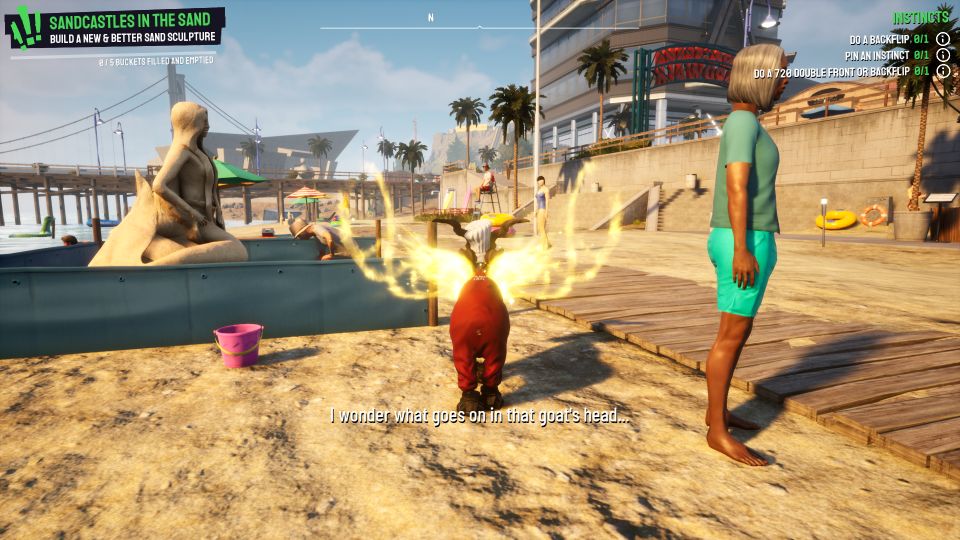Show info for Do a Backflip instinct
This screenshot has height=540, width=960.
point(942,40)
